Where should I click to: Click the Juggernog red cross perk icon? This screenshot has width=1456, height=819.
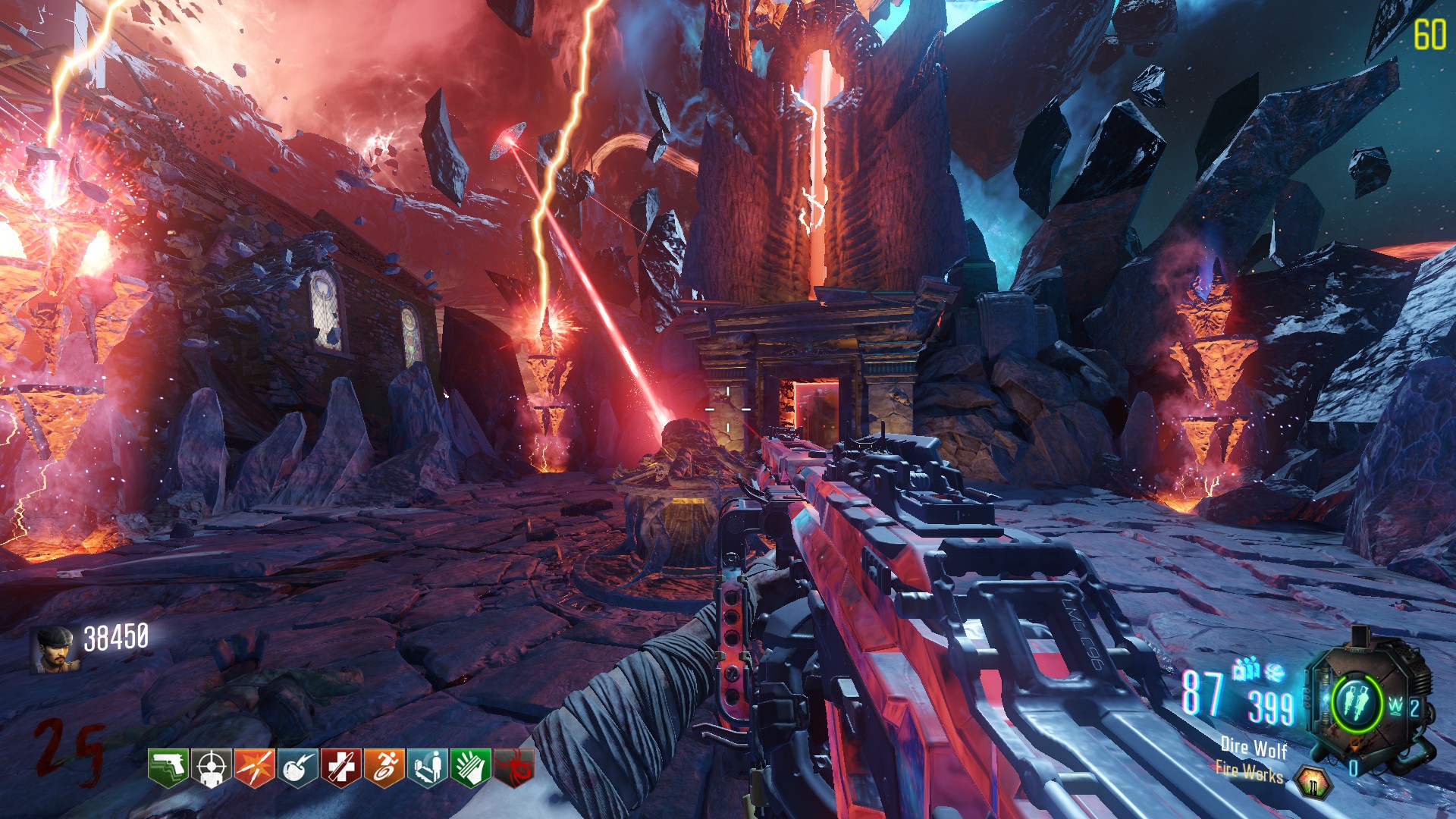tap(341, 767)
